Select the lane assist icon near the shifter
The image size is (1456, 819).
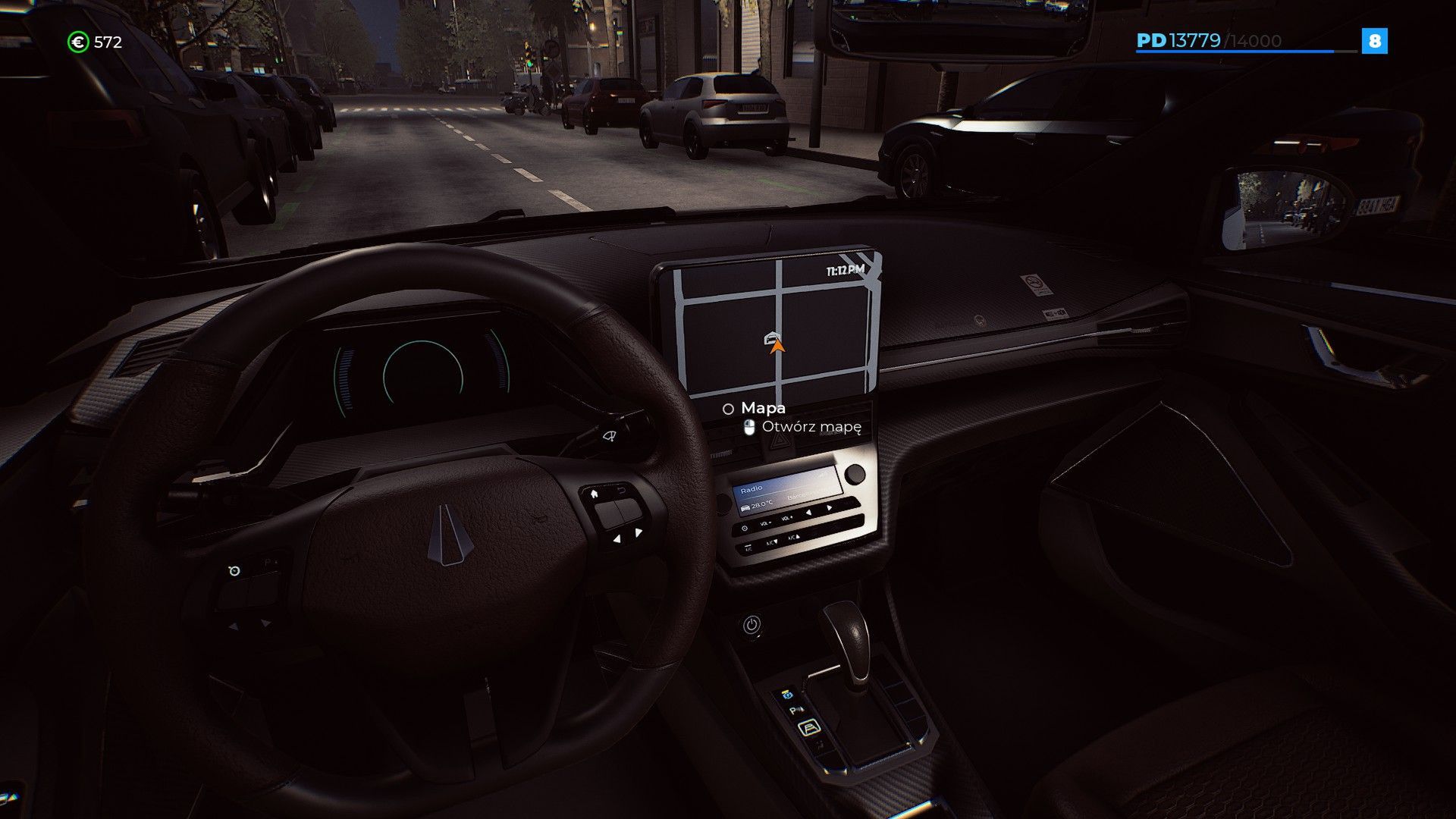(809, 728)
